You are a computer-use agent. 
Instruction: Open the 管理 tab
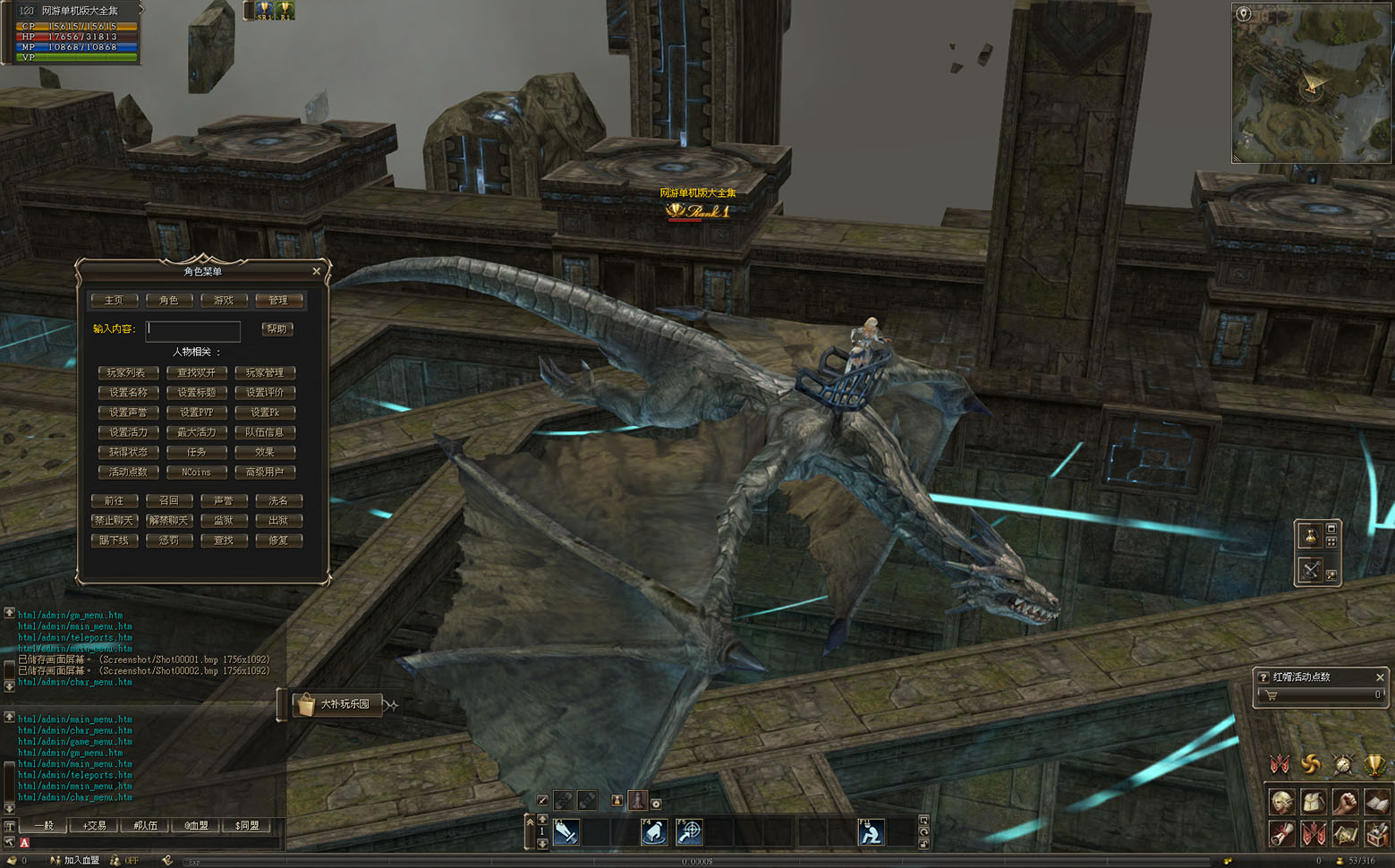coord(278,301)
